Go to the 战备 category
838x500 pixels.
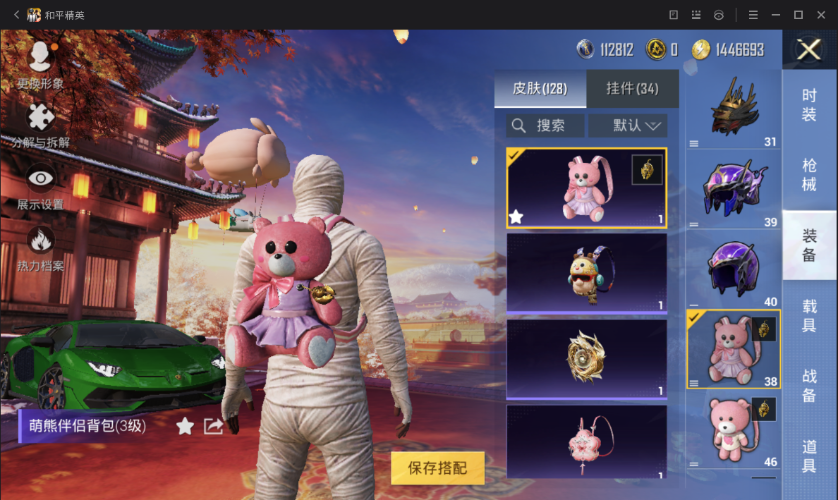click(x=809, y=385)
